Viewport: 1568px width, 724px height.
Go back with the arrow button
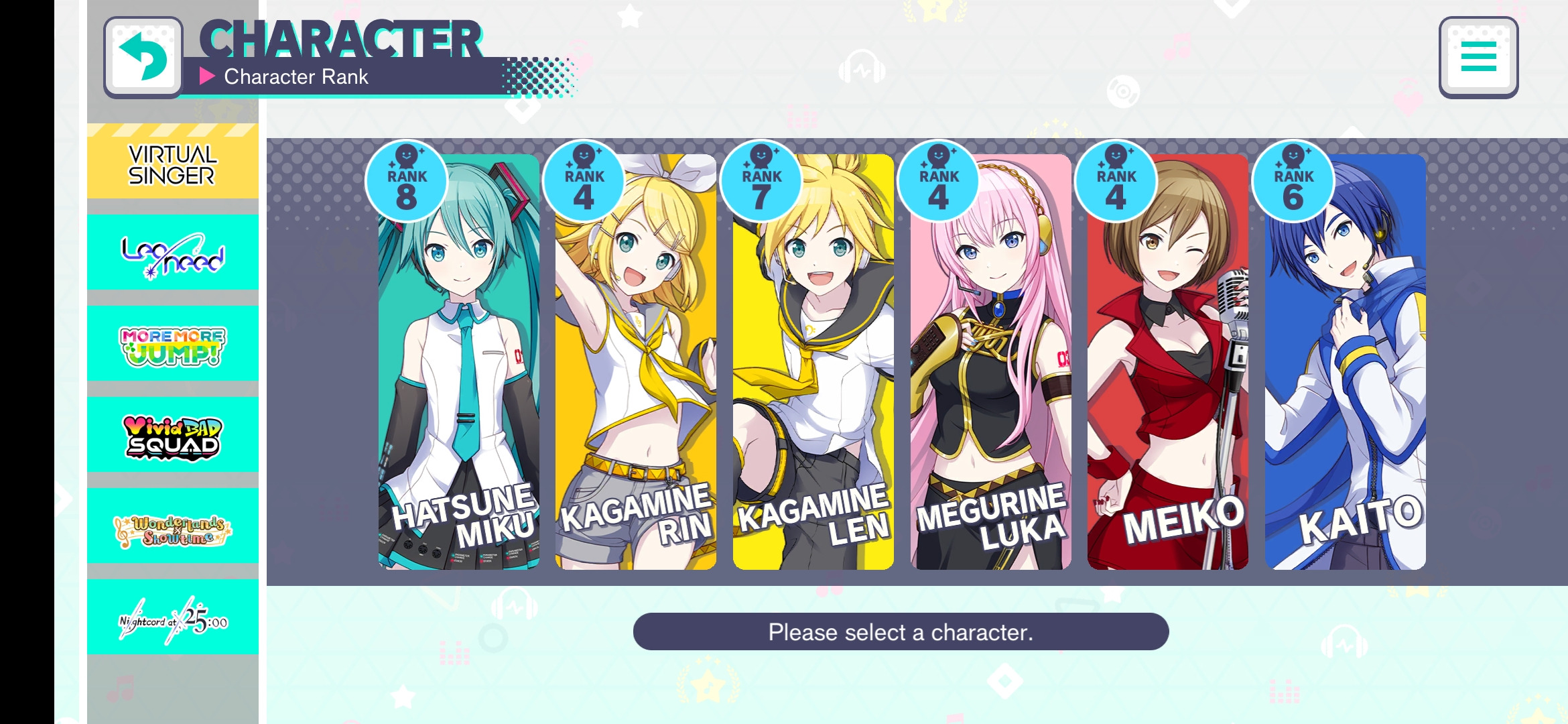[x=143, y=57]
